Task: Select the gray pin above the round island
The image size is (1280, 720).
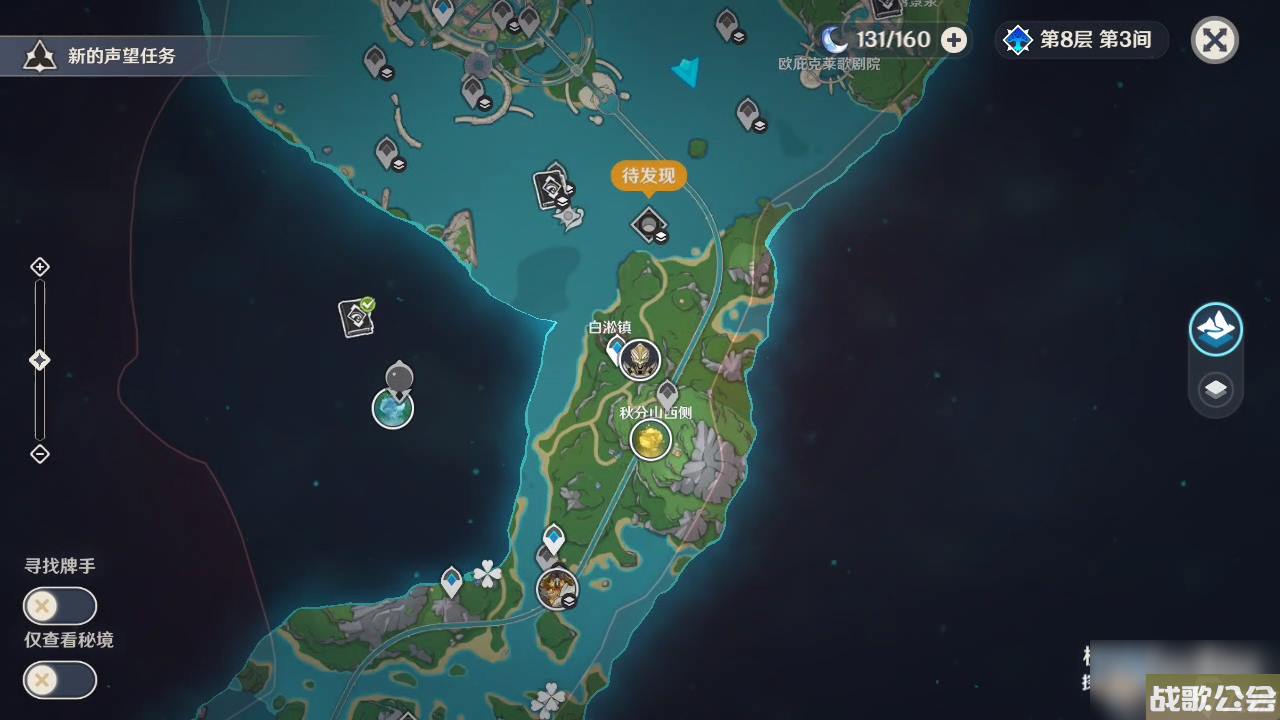Action: tap(399, 376)
